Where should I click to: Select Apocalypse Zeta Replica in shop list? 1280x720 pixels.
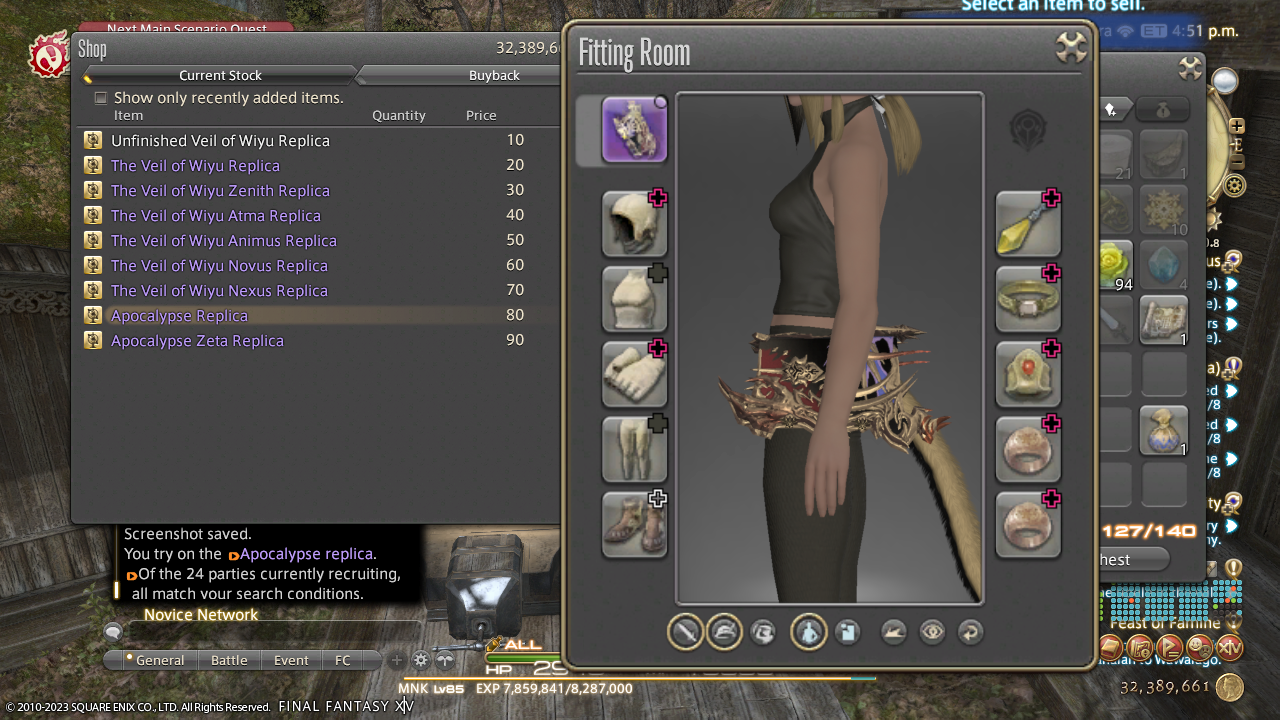pos(197,341)
